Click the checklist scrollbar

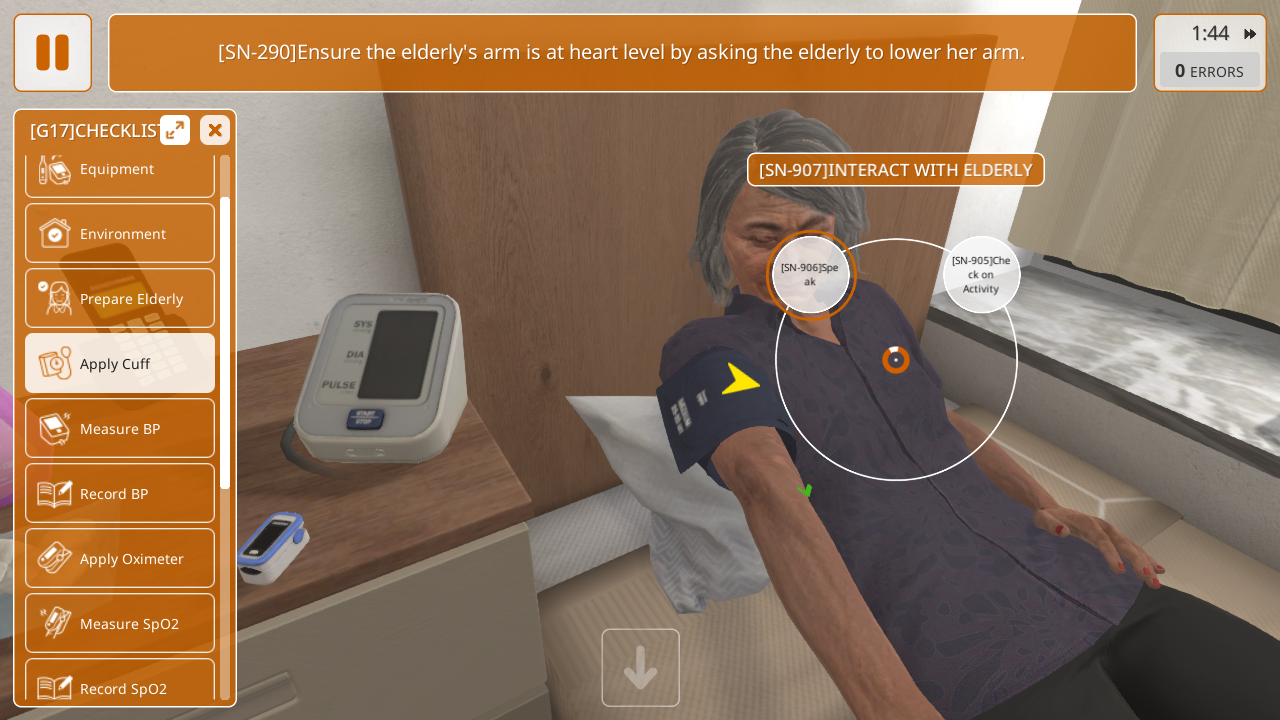225,342
